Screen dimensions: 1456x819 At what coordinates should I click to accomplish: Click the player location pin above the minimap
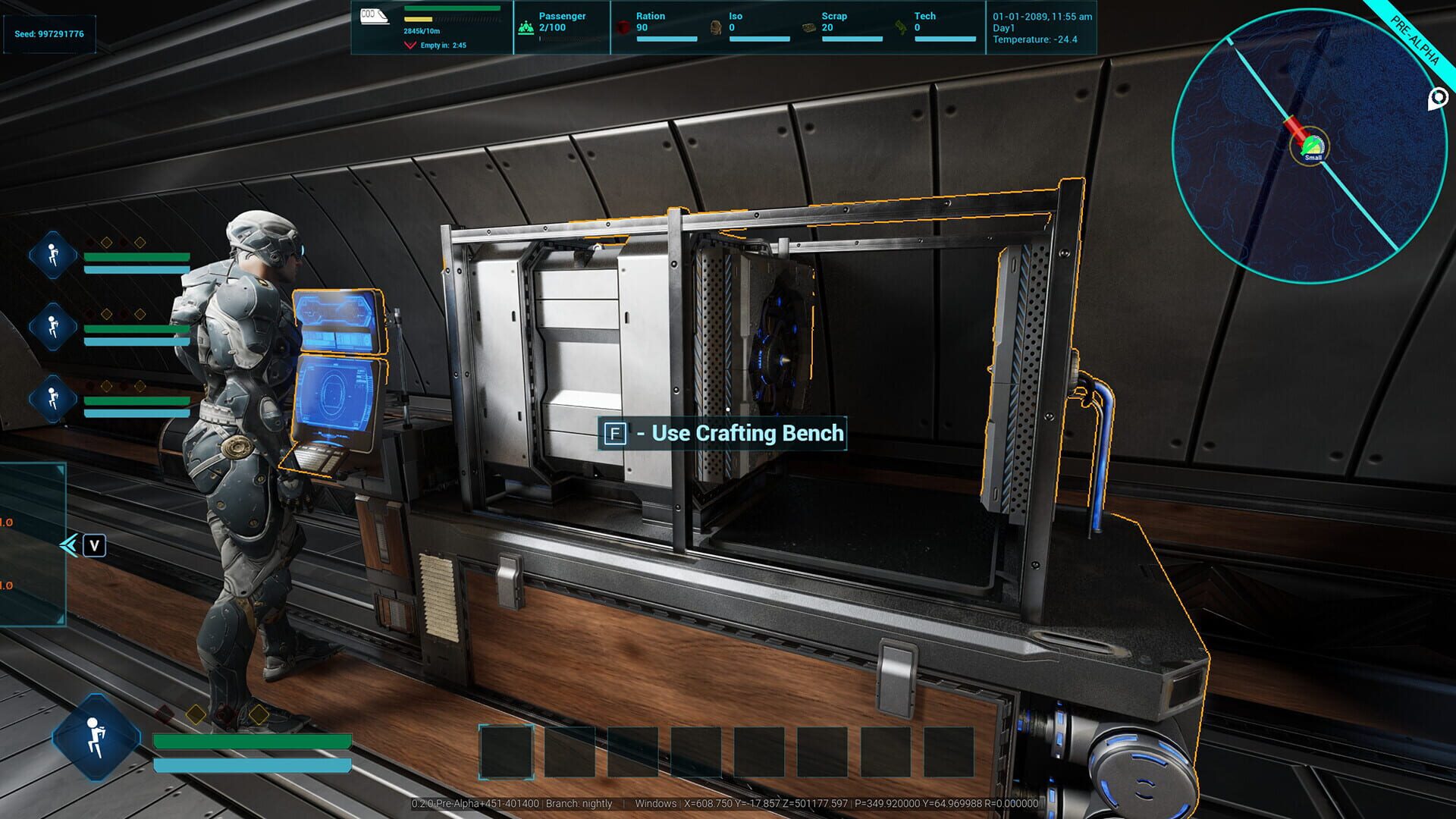pyautogui.click(x=1439, y=99)
